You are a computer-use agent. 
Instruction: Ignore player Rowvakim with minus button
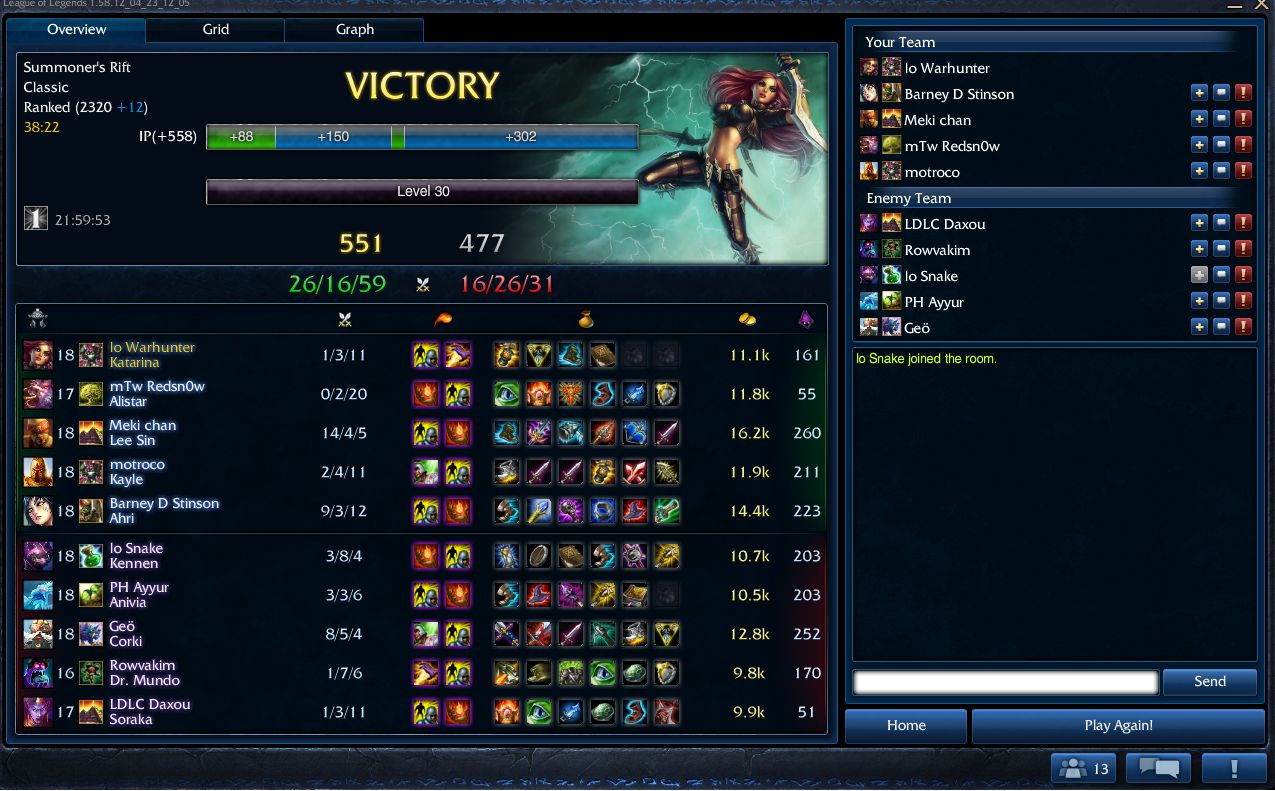click(x=1221, y=249)
